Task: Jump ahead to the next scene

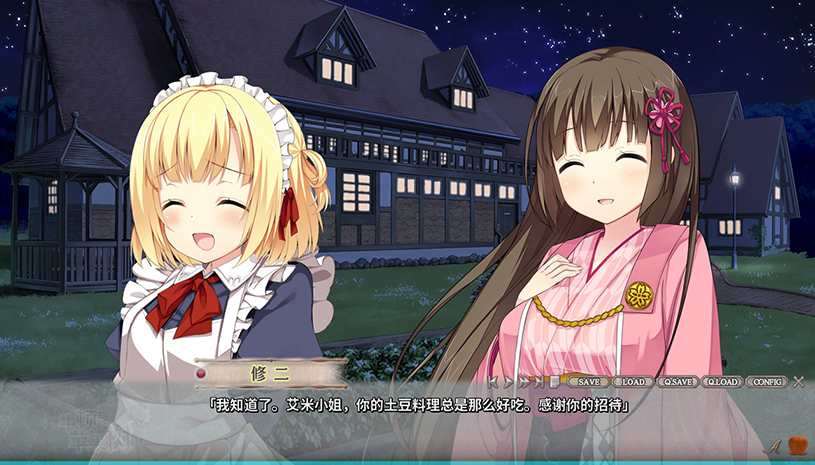Action: [540, 381]
